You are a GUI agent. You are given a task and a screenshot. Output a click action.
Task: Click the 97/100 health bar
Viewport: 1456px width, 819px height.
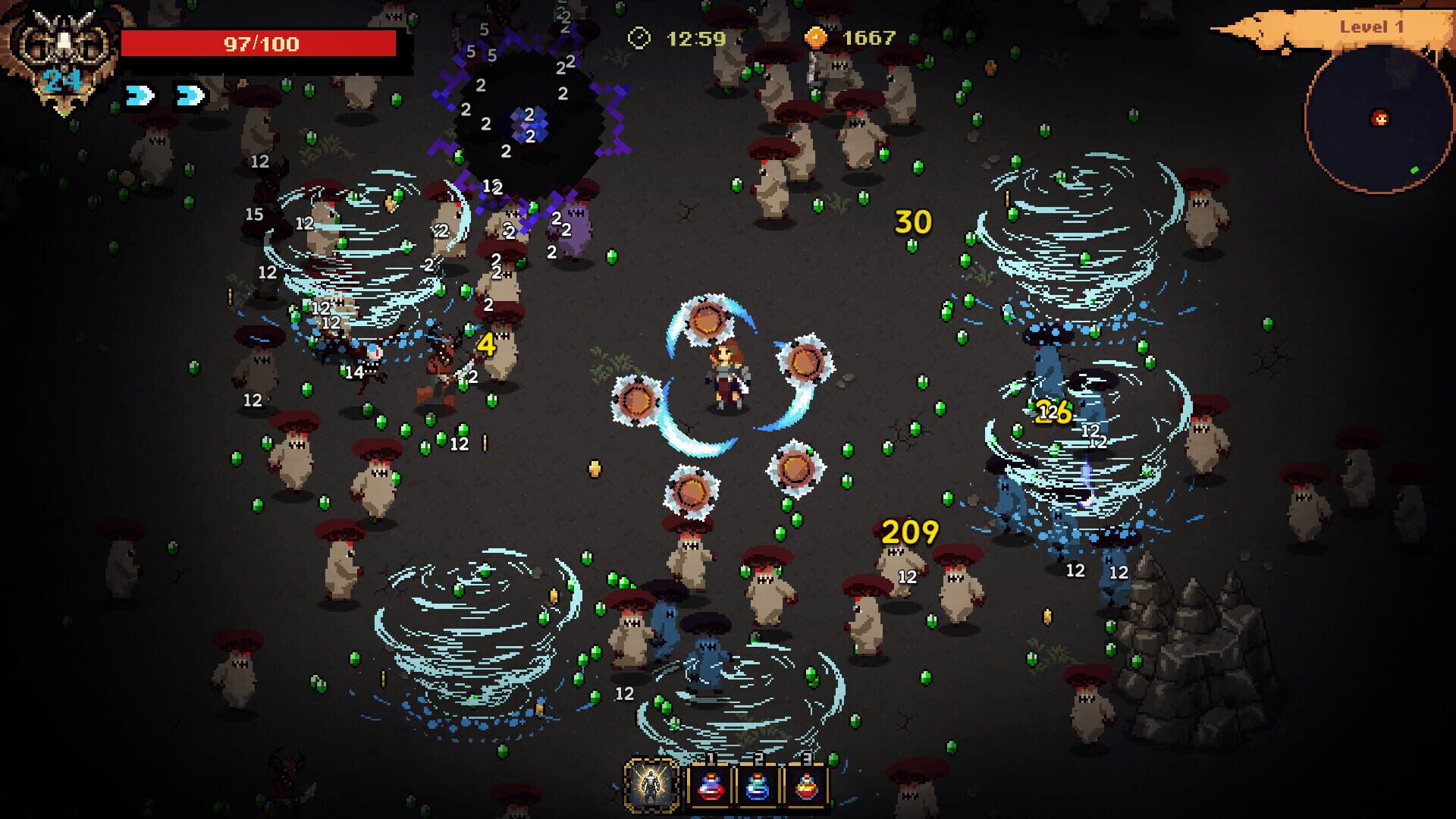[x=262, y=43]
